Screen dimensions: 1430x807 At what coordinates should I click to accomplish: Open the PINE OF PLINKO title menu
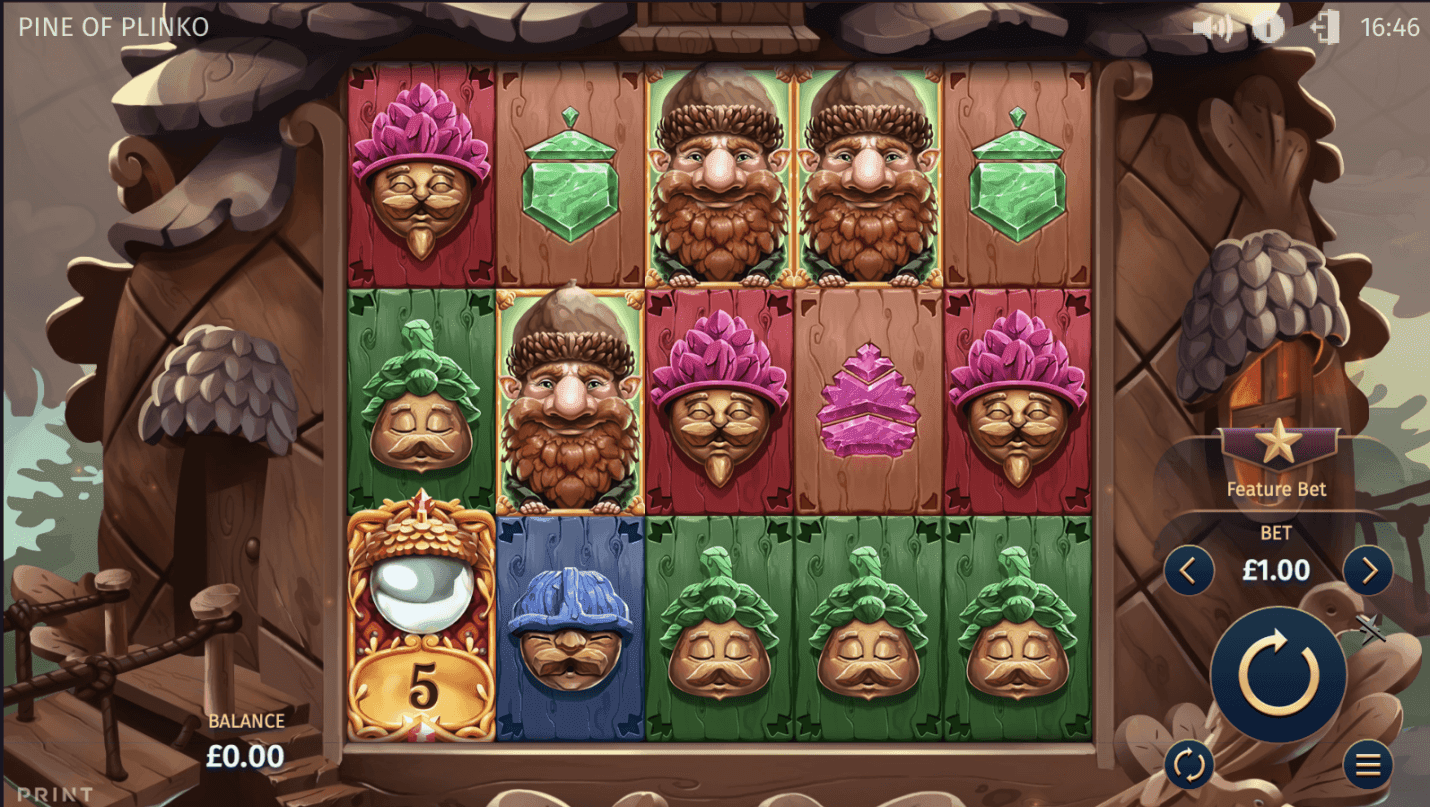coord(113,27)
